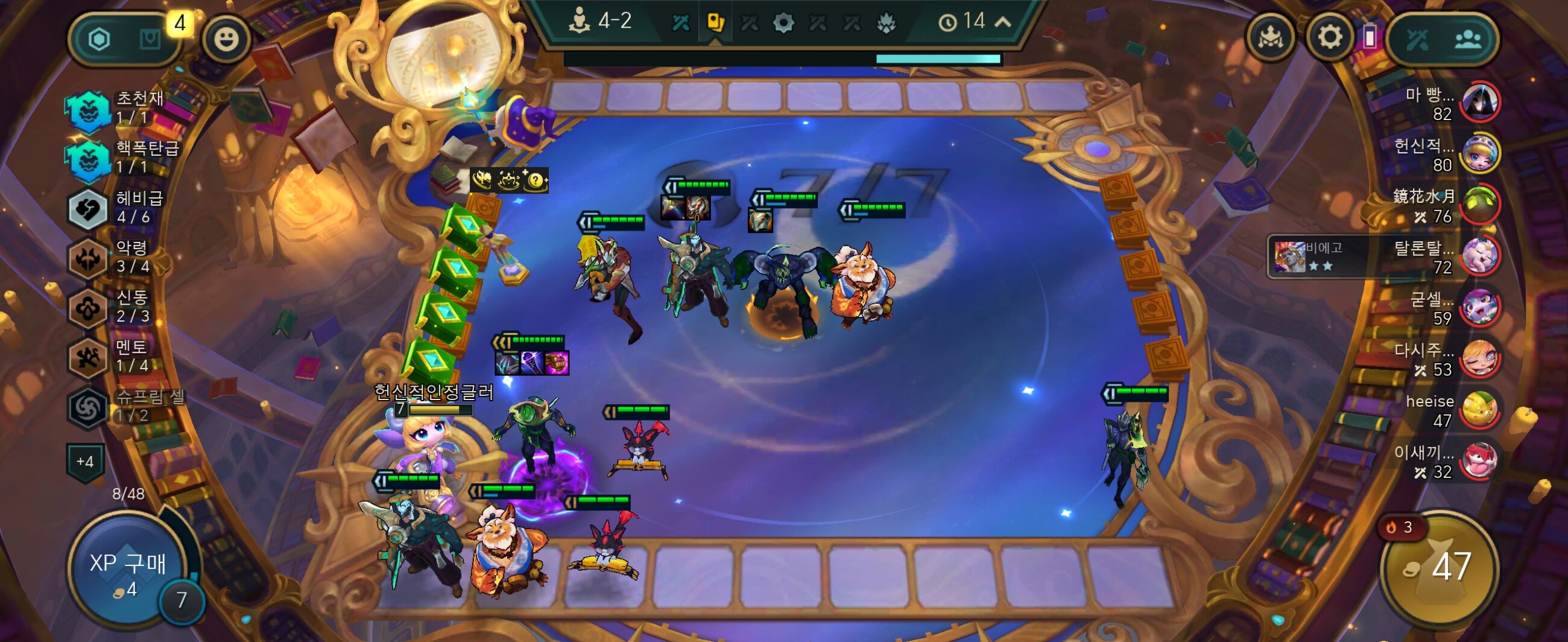1568x642 pixels.
Task: Open the hexagon augments panel
Action: (x=100, y=40)
